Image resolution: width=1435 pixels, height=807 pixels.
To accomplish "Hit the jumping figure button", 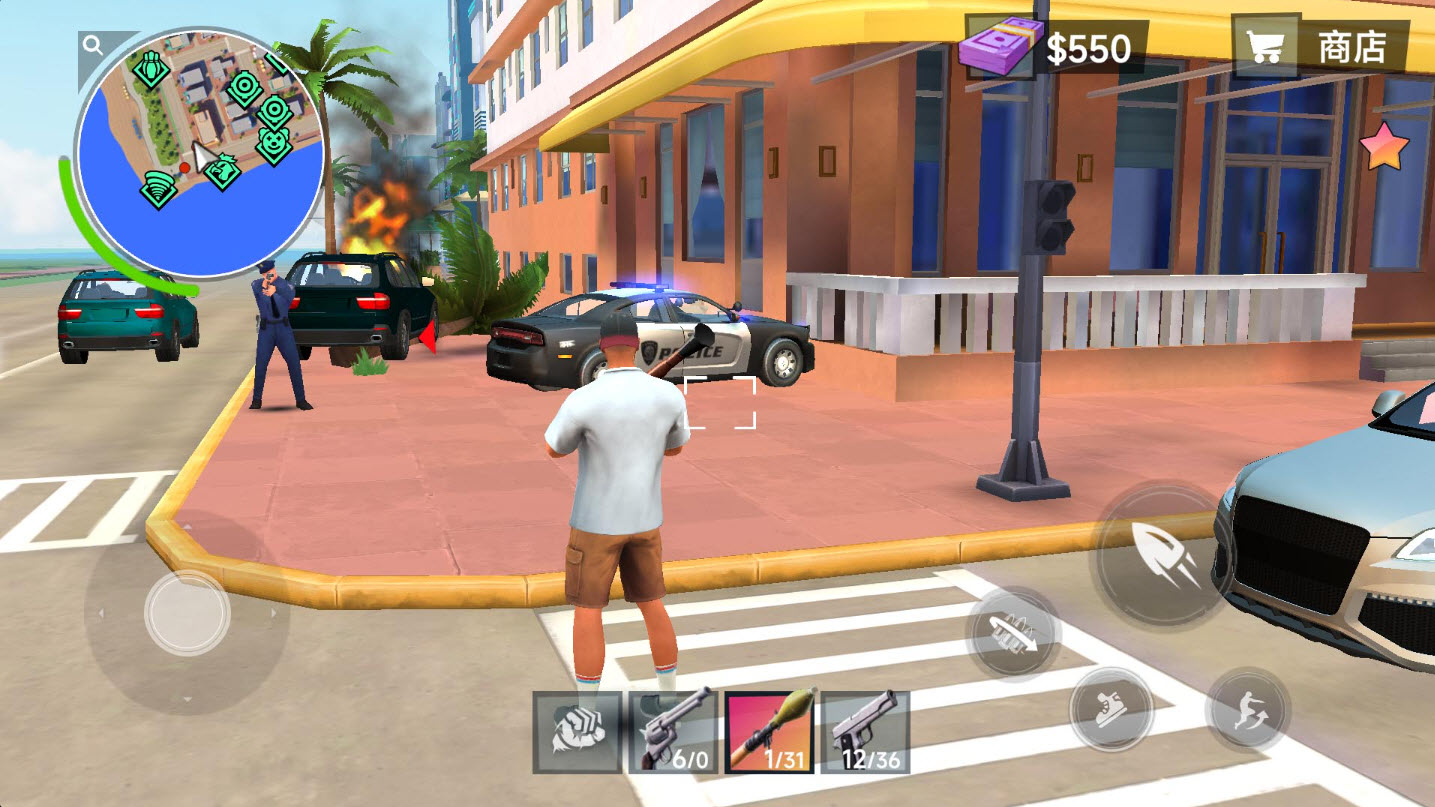I will tap(1247, 711).
